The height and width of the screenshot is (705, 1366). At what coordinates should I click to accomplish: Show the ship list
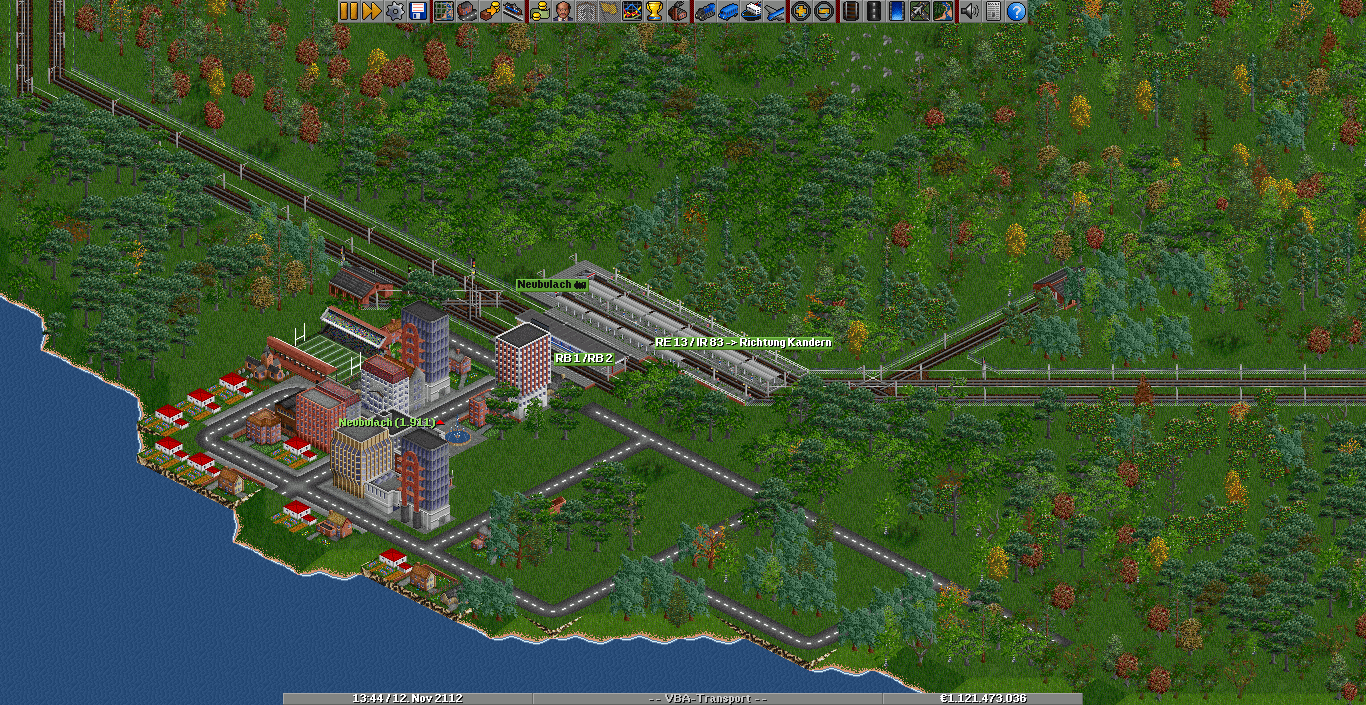(751, 11)
